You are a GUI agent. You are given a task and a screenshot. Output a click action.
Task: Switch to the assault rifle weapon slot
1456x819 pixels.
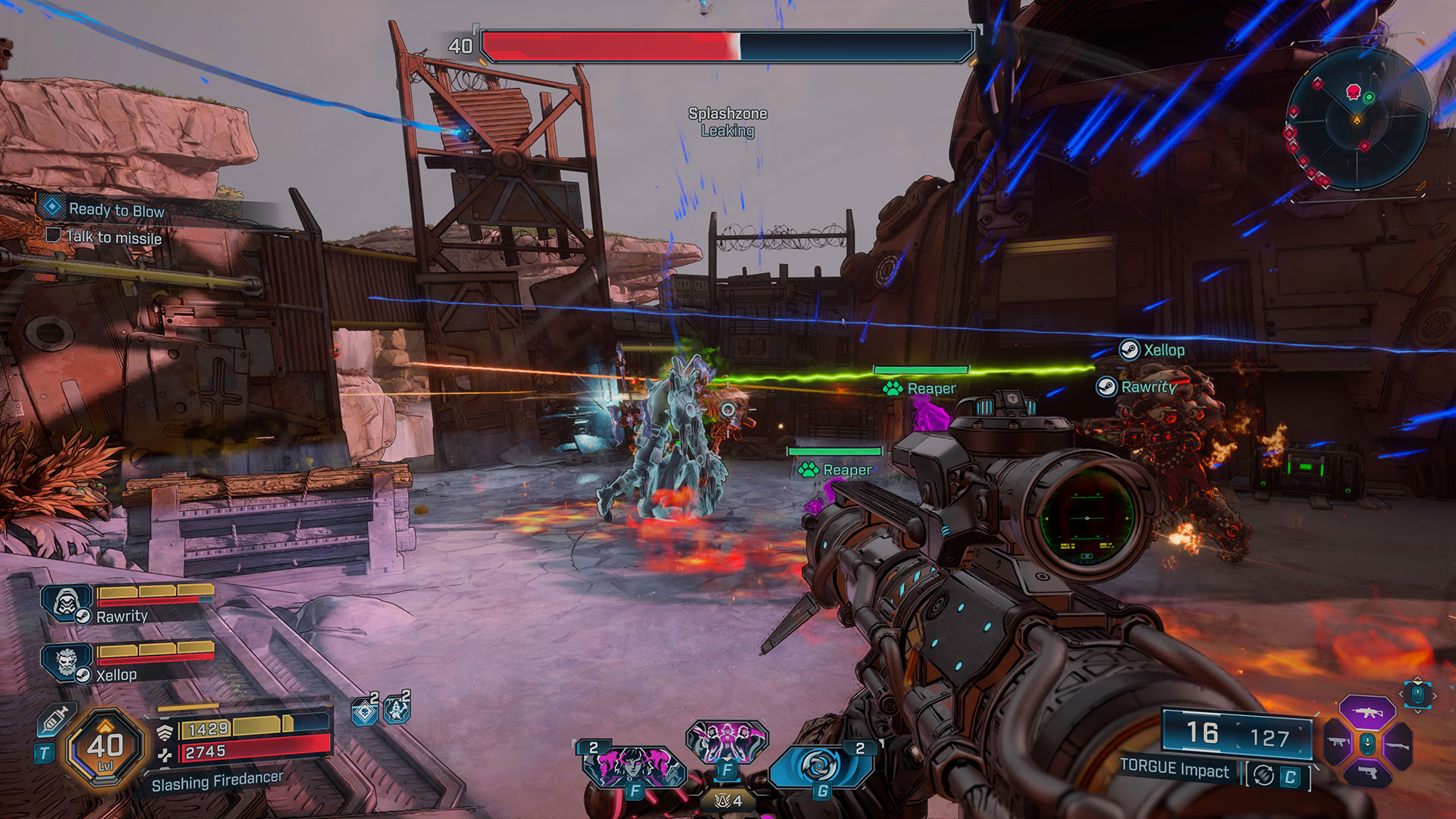coord(1367,713)
